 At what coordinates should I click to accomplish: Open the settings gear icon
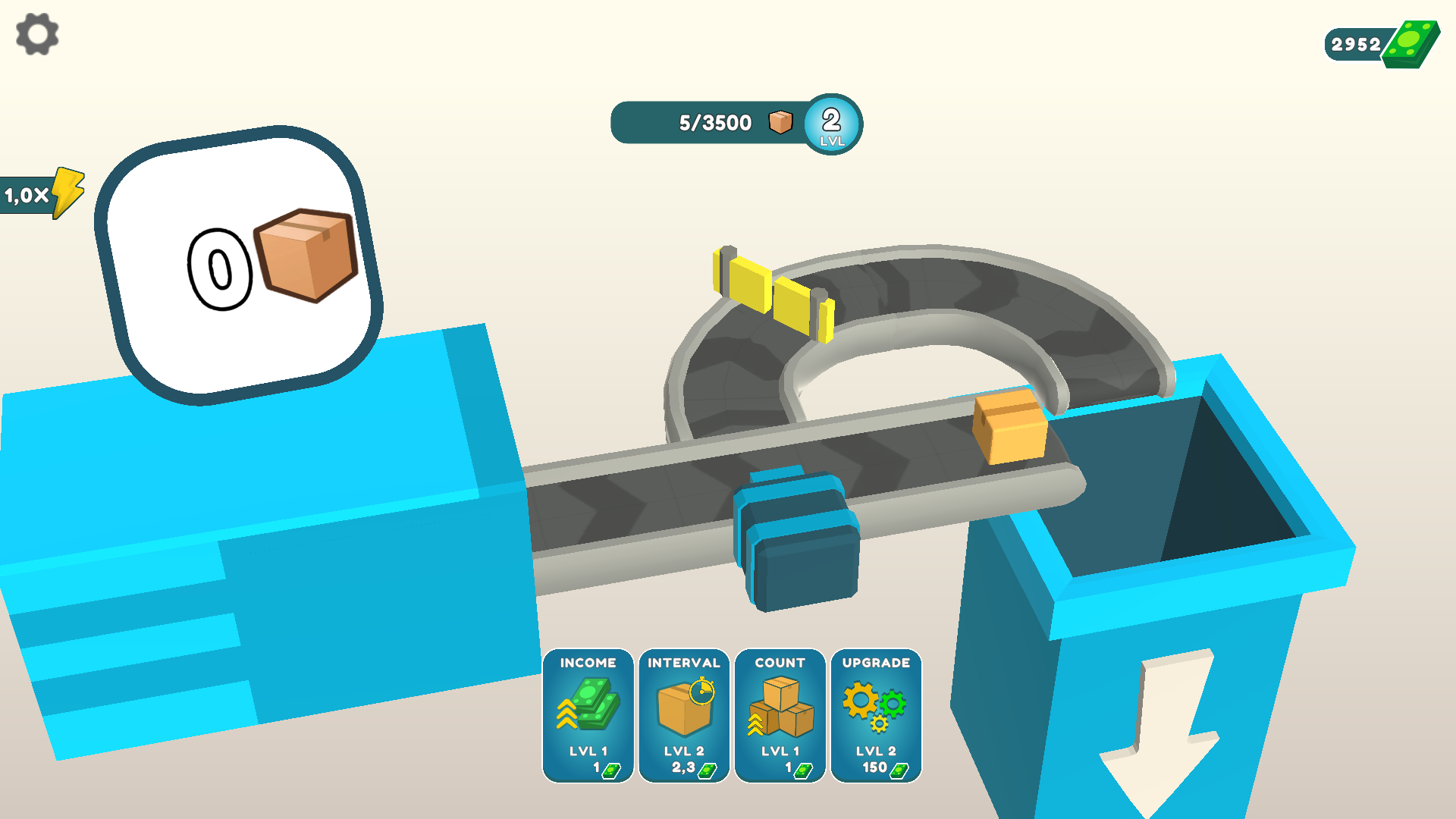[x=36, y=33]
